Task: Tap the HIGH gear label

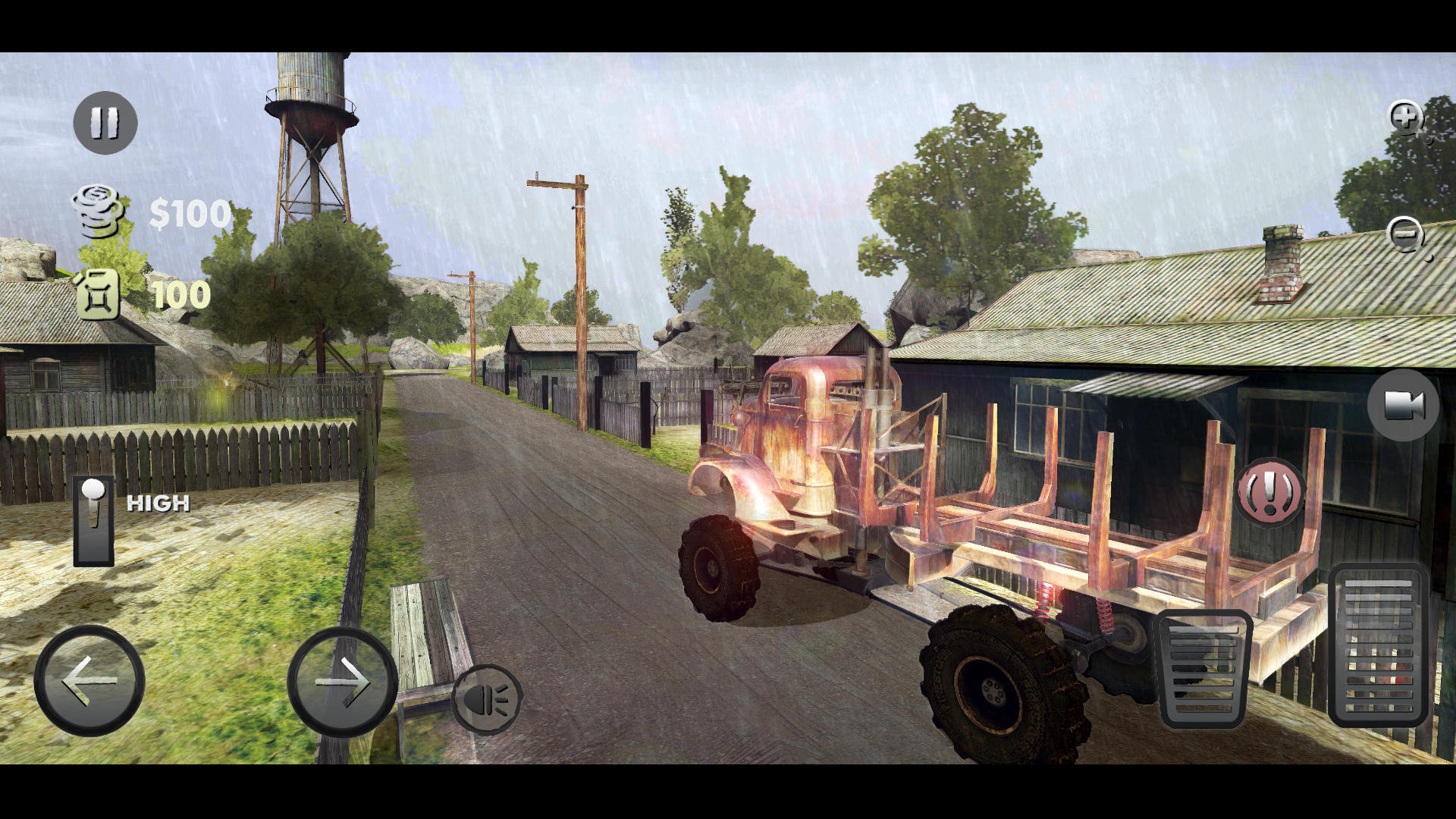Action: tap(157, 503)
